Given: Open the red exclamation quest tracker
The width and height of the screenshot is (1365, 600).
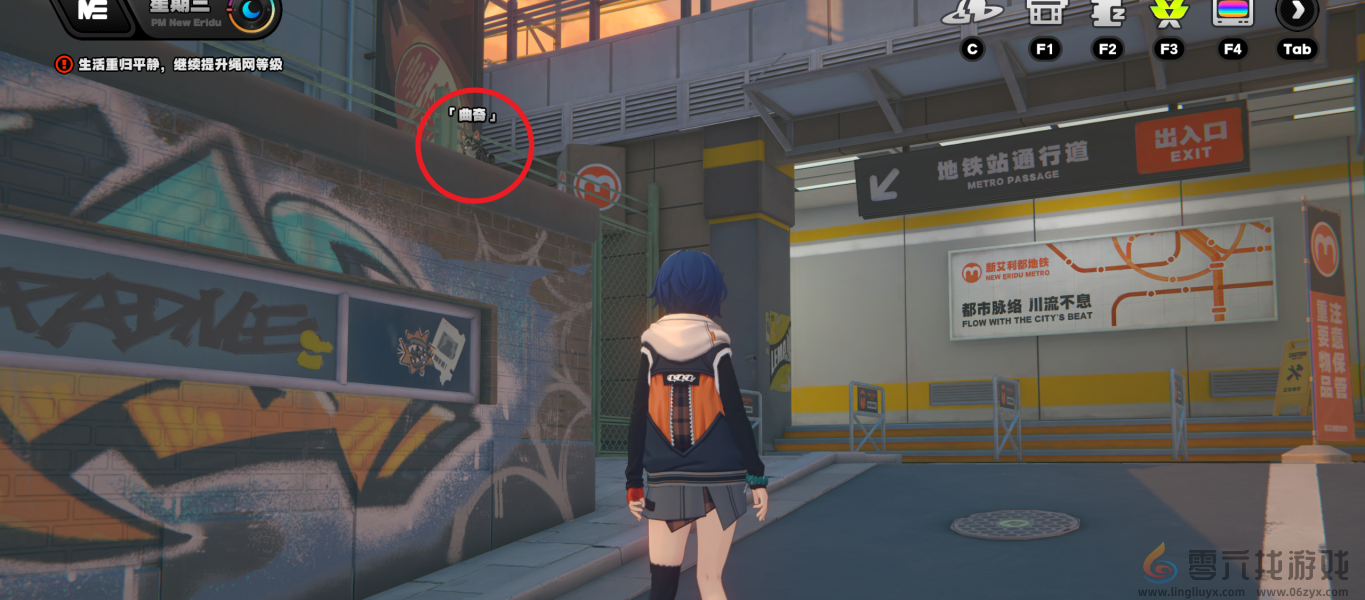Looking at the screenshot, I should click(x=64, y=64).
